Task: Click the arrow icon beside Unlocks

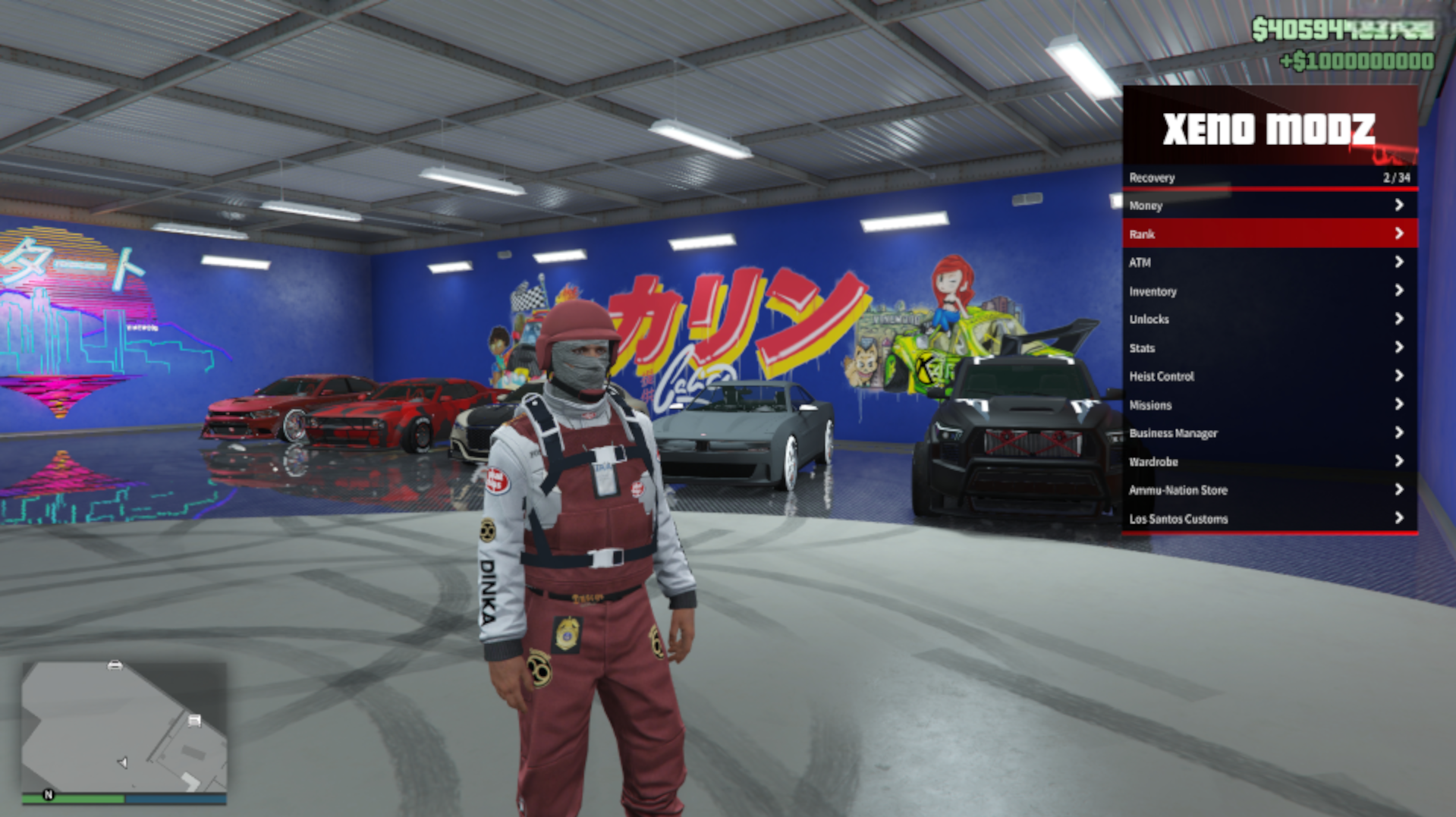Action: 1400,319
